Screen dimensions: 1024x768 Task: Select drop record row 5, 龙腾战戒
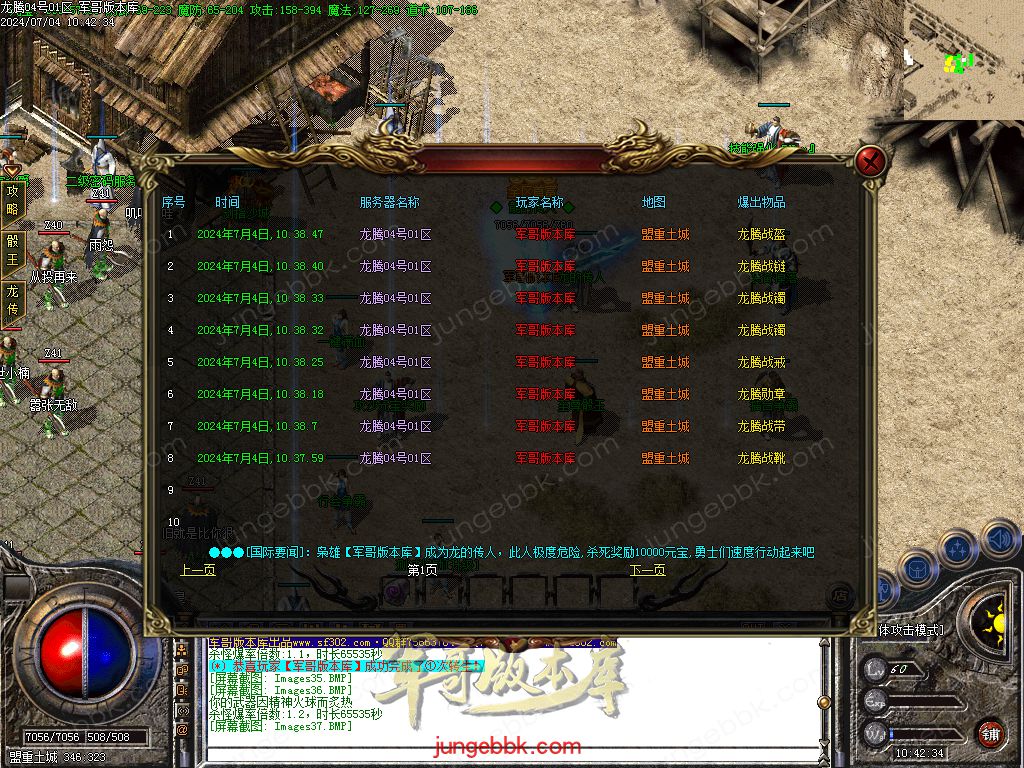coord(762,362)
